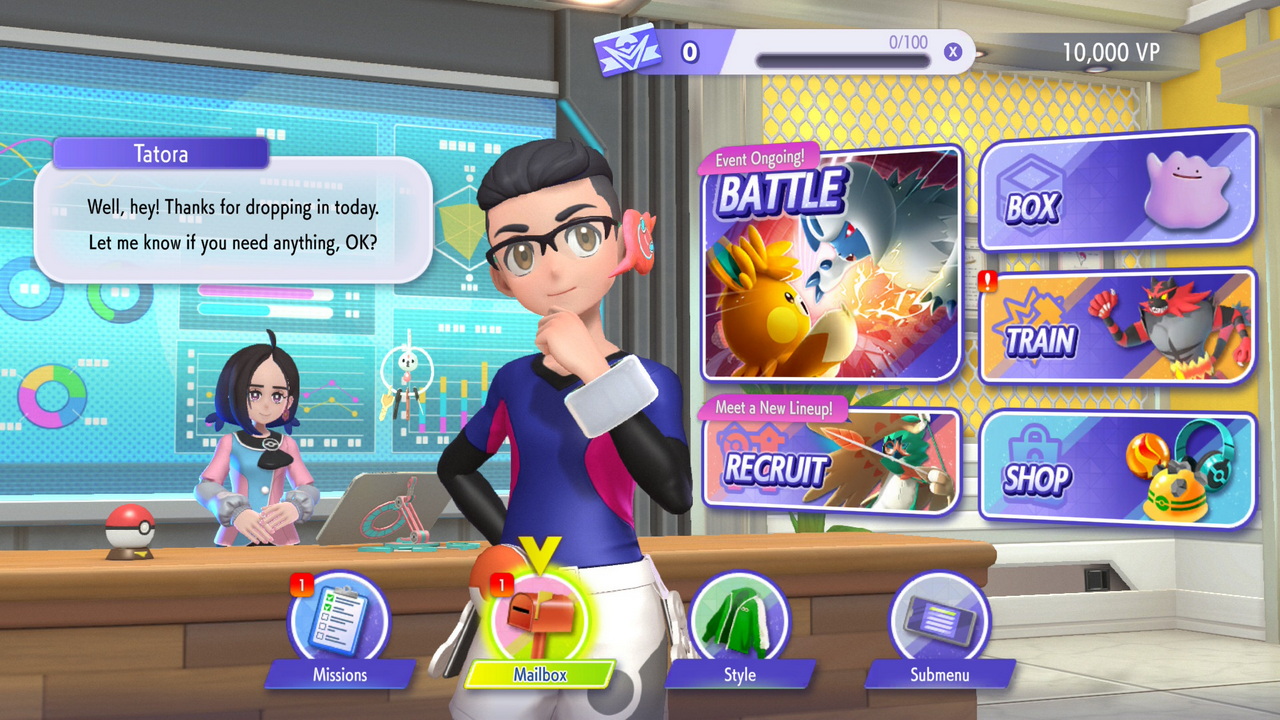The image size is (1280, 720).
Task: Select the Train tile
Action: [1117, 327]
